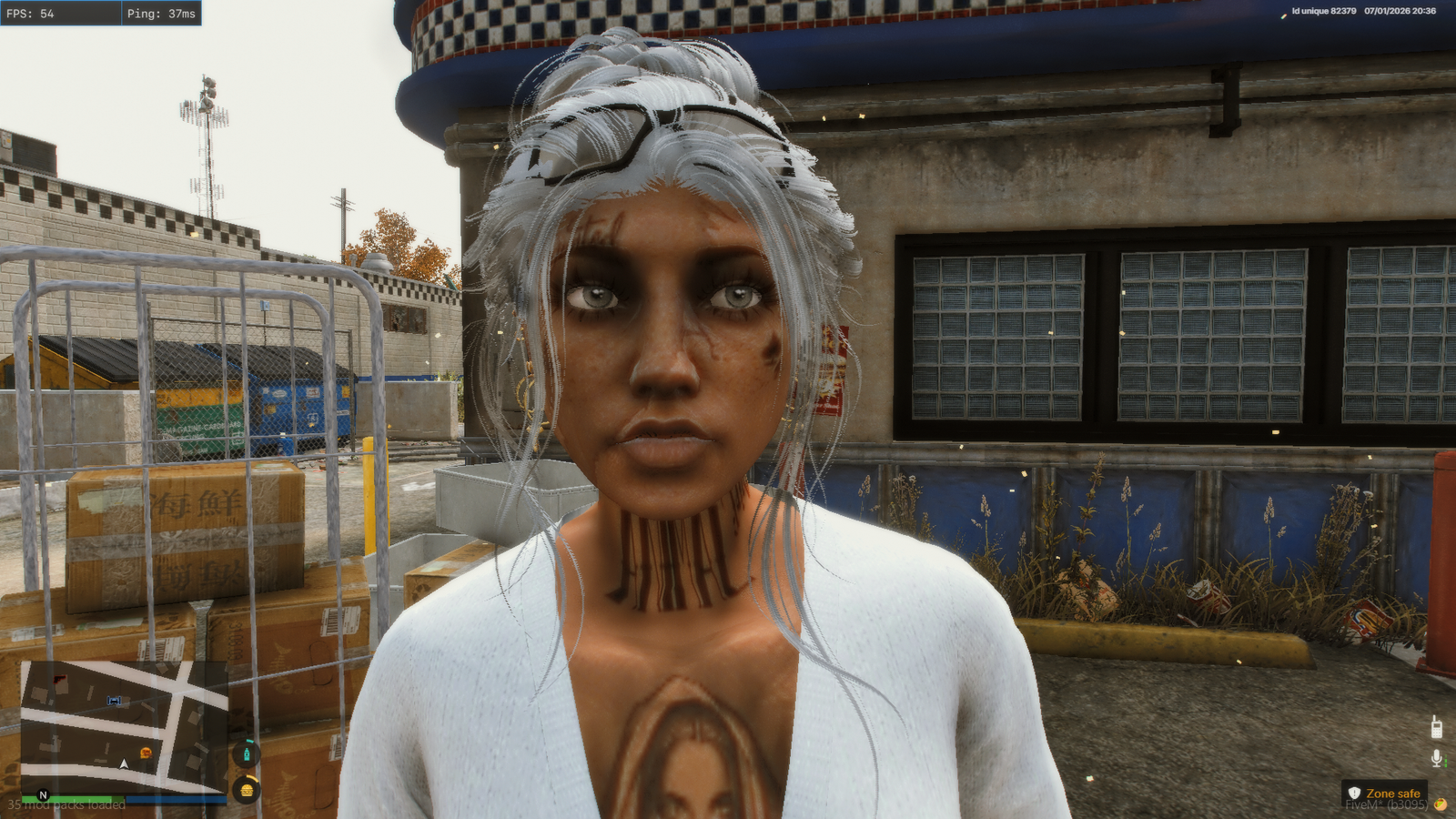This screenshot has width=1456, height=819.
Task: Click the walkie-talkie phone icon
Action: (1436, 727)
